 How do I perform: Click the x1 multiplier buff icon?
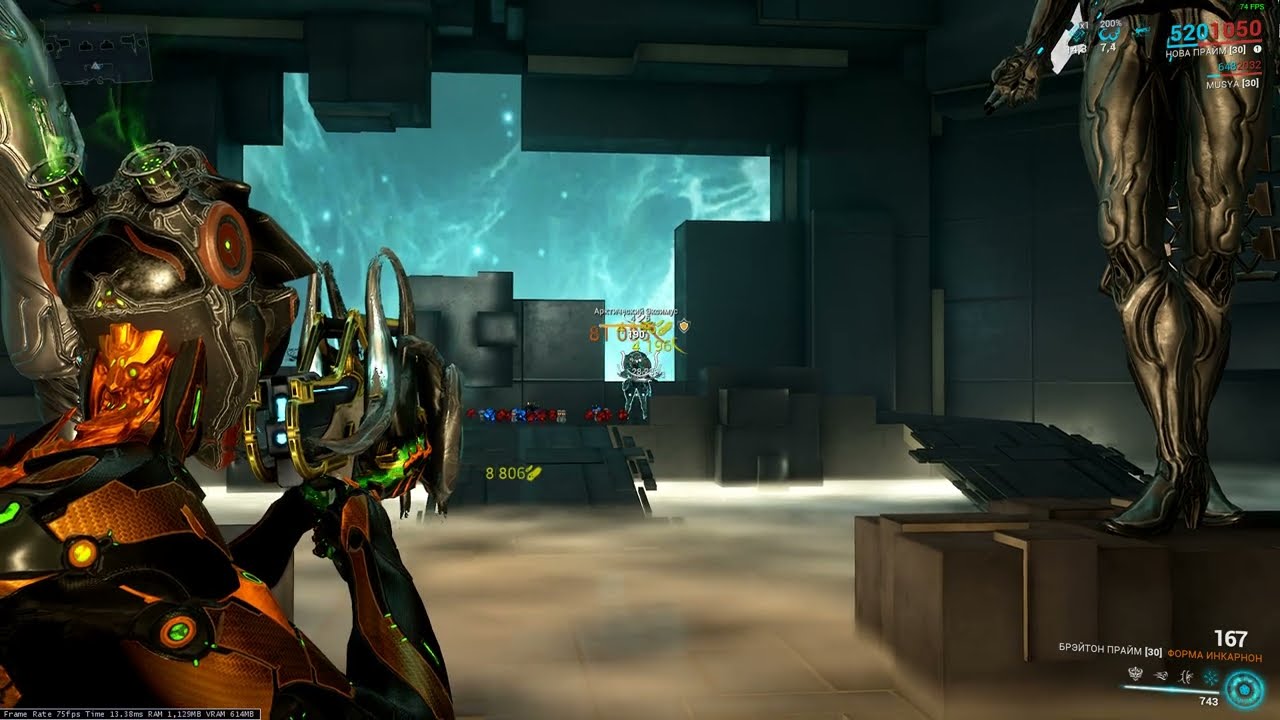coord(1078,33)
